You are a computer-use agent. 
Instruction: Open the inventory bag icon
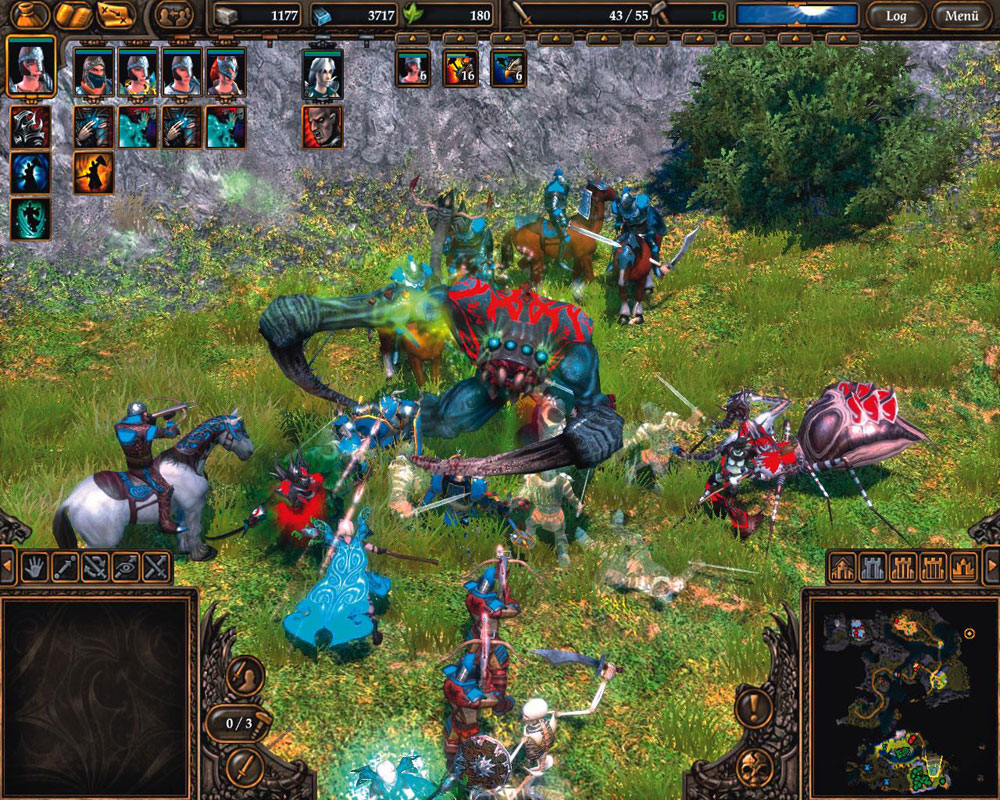29,14
